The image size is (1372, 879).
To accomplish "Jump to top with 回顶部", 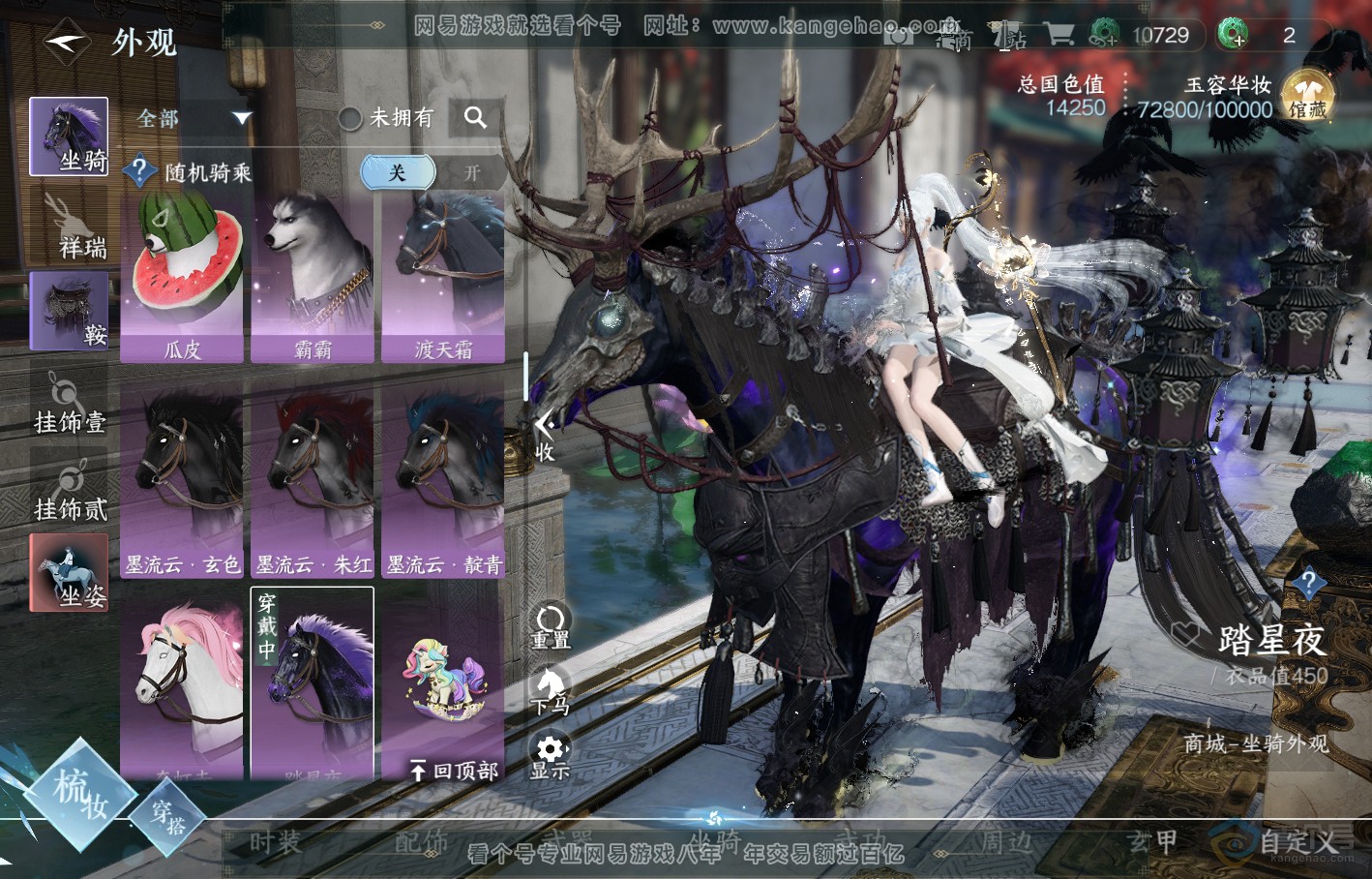I will point(454,771).
